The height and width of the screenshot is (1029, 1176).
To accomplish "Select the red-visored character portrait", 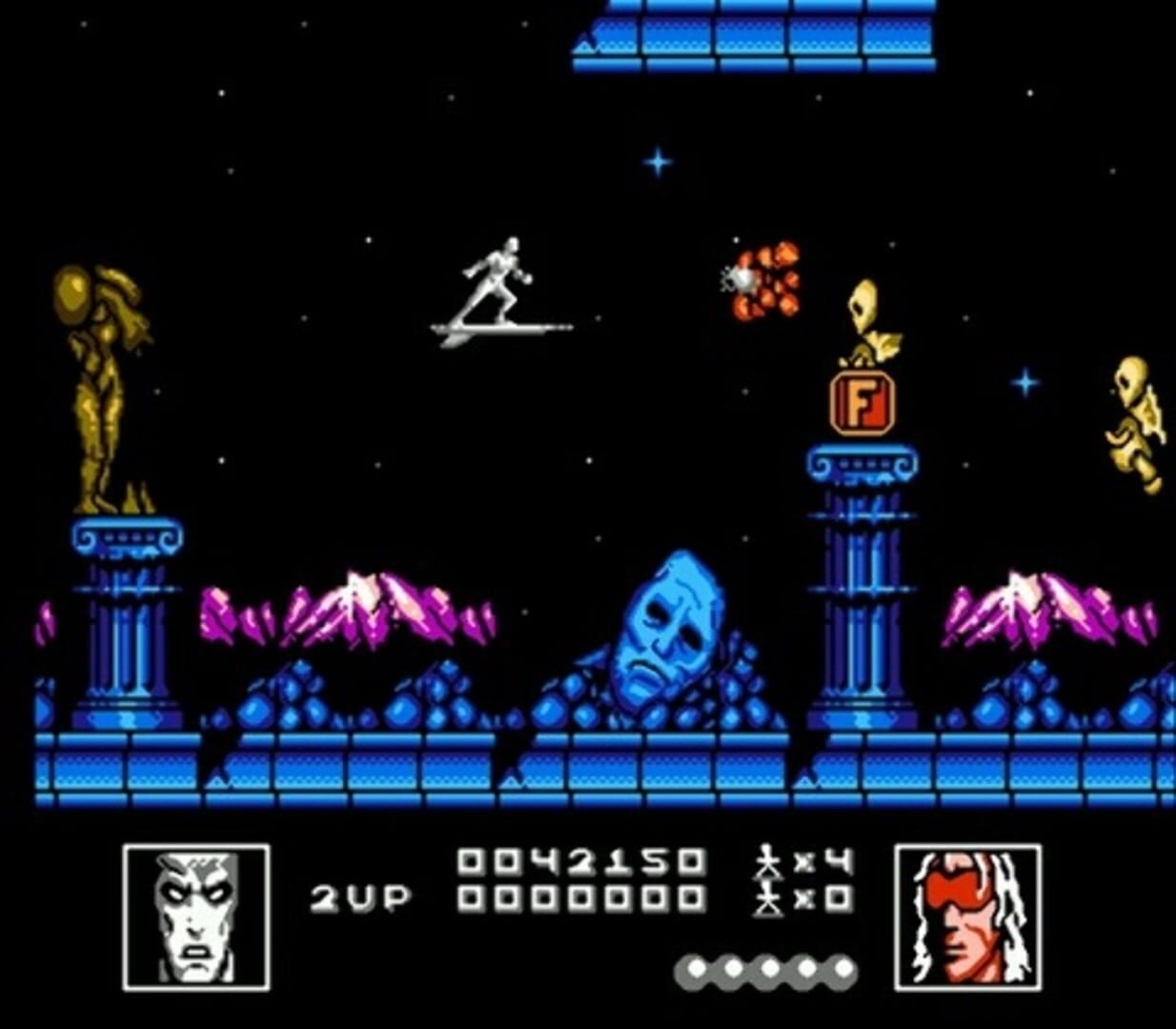I will click(x=967, y=917).
